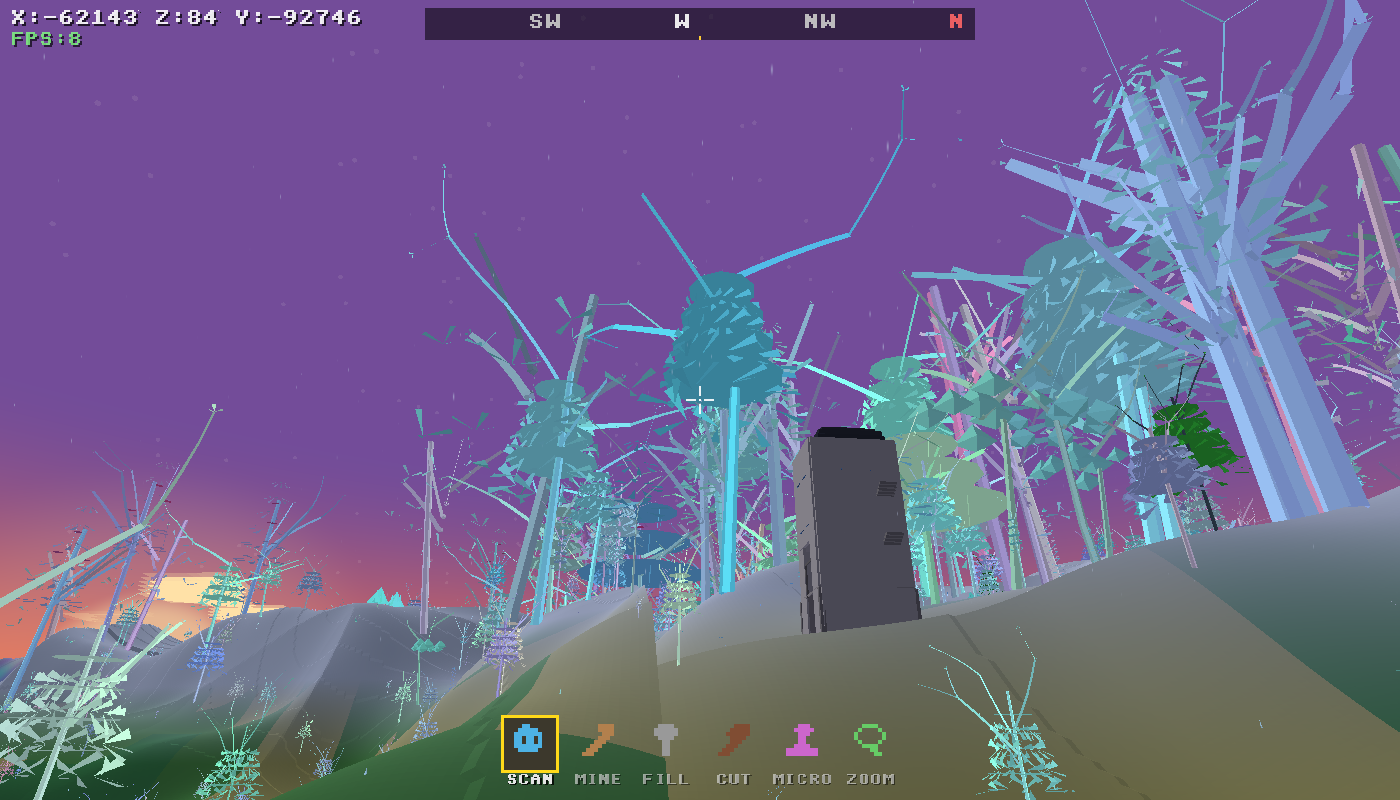Click the pink Micro stamp icon
Screen dimensions: 1400x800
click(x=801, y=740)
